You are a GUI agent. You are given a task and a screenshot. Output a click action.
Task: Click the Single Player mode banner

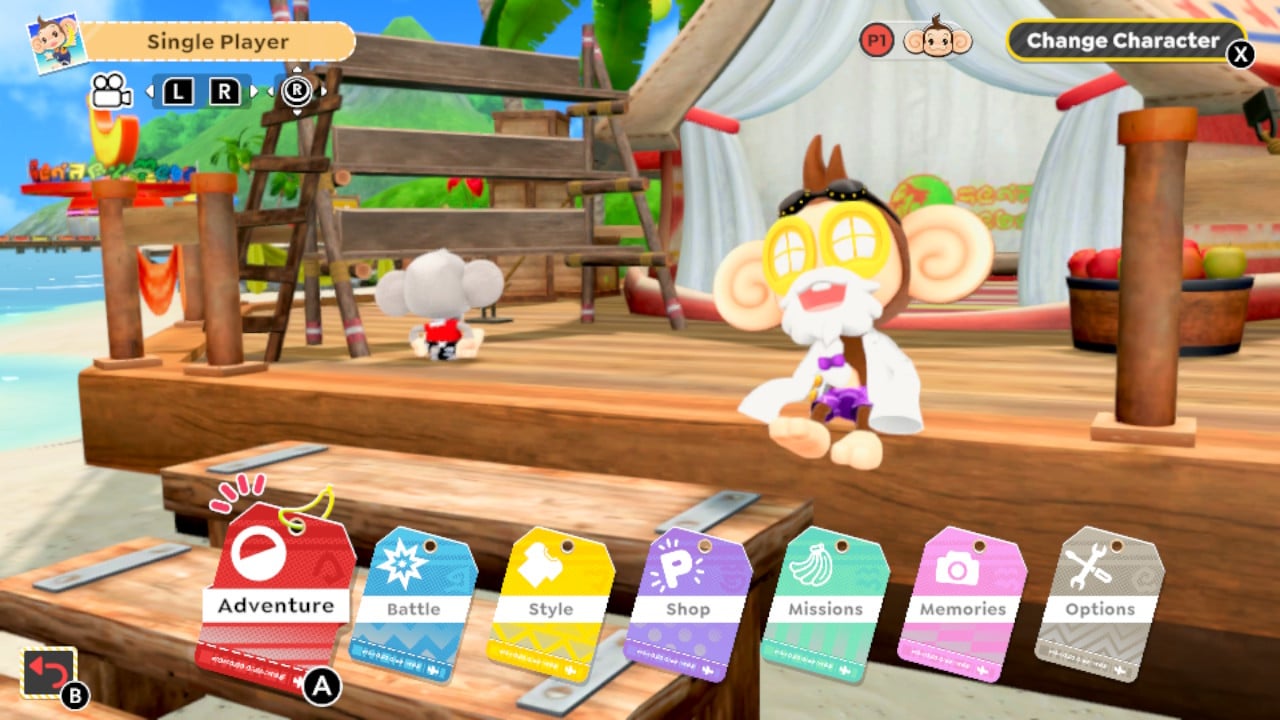pyautogui.click(x=216, y=42)
